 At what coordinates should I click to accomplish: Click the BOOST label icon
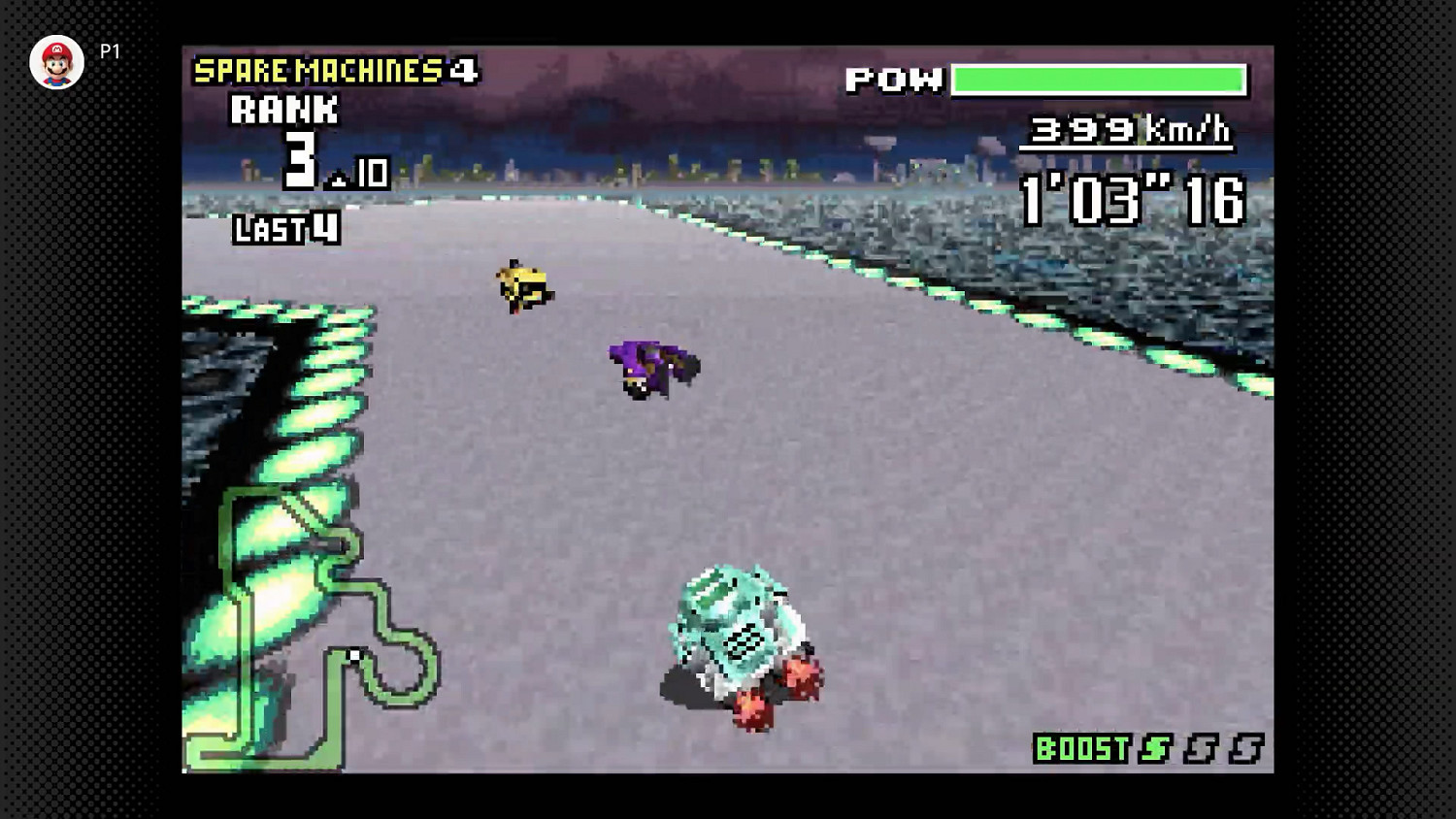(x=1080, y=749)
